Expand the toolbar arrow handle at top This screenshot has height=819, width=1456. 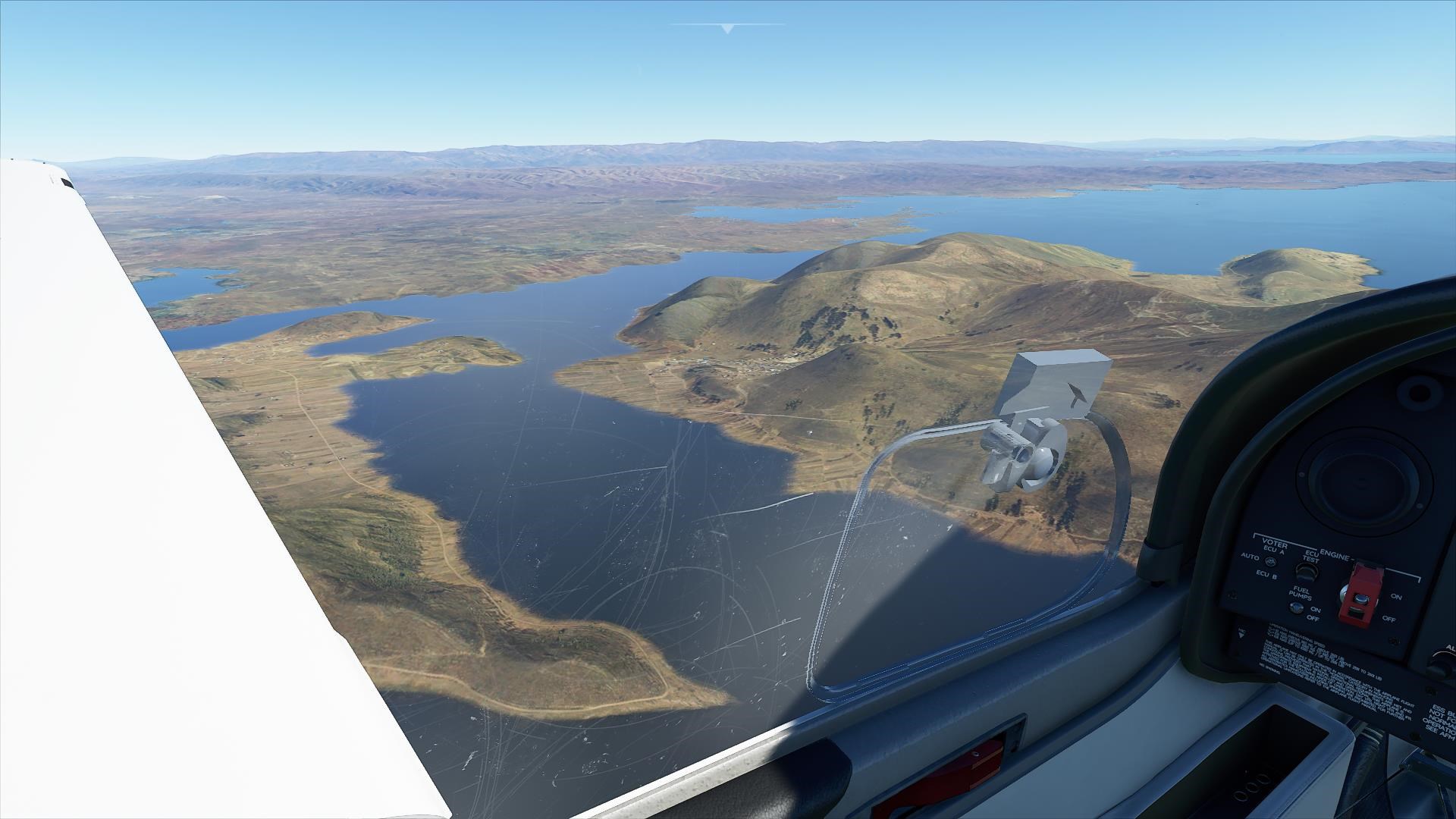click(728, 29)
